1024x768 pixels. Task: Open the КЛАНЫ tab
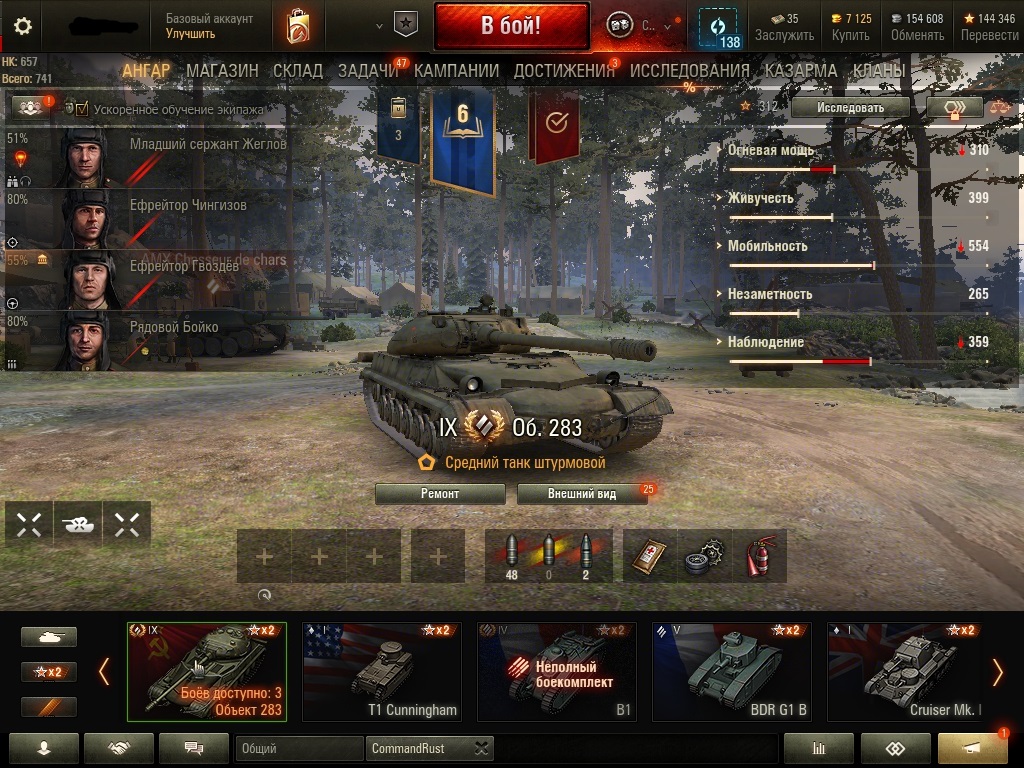pyautogui.click(x=880, y=71)
